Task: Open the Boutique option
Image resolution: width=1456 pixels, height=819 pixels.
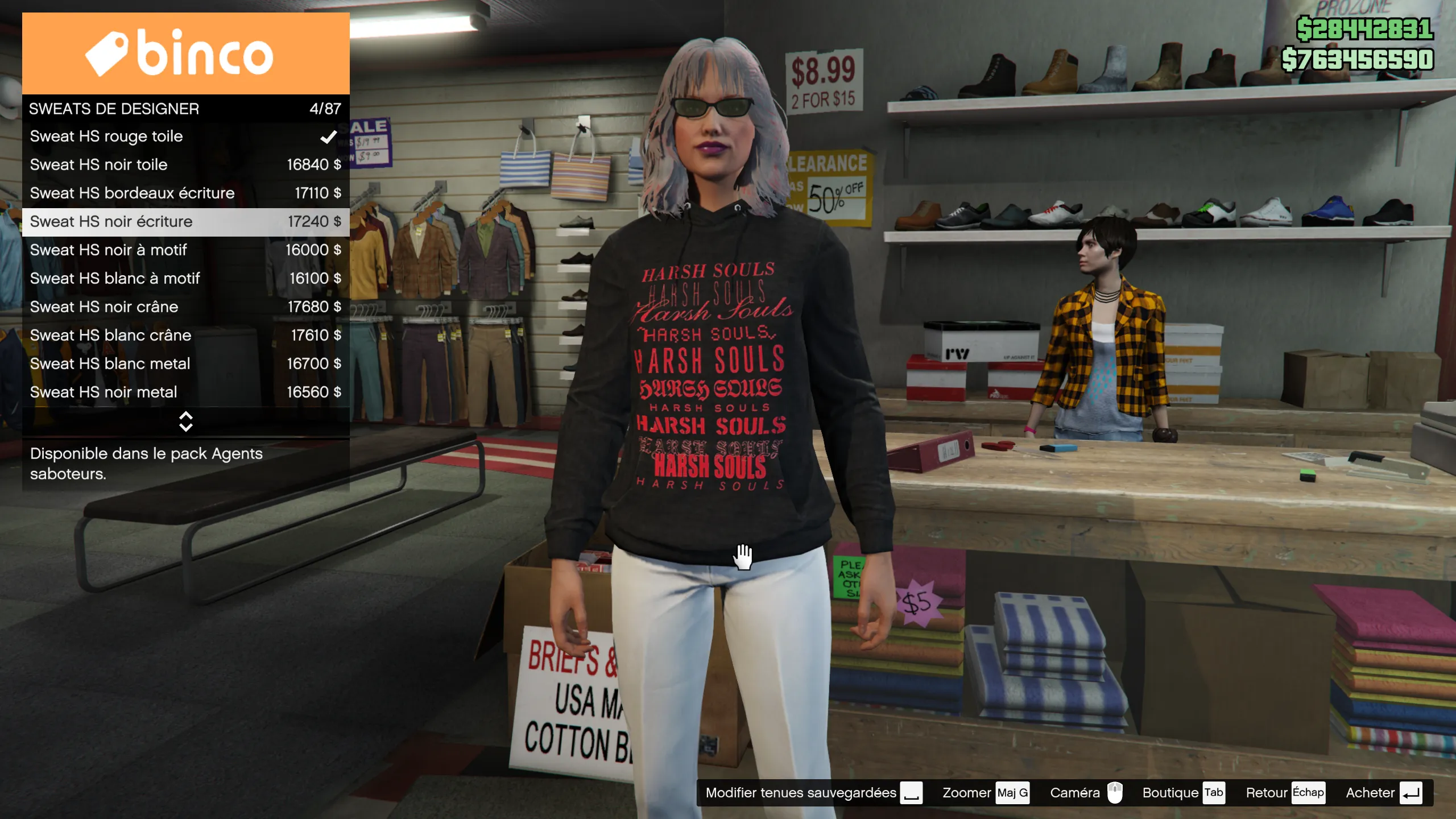Action: (1183, 793)
